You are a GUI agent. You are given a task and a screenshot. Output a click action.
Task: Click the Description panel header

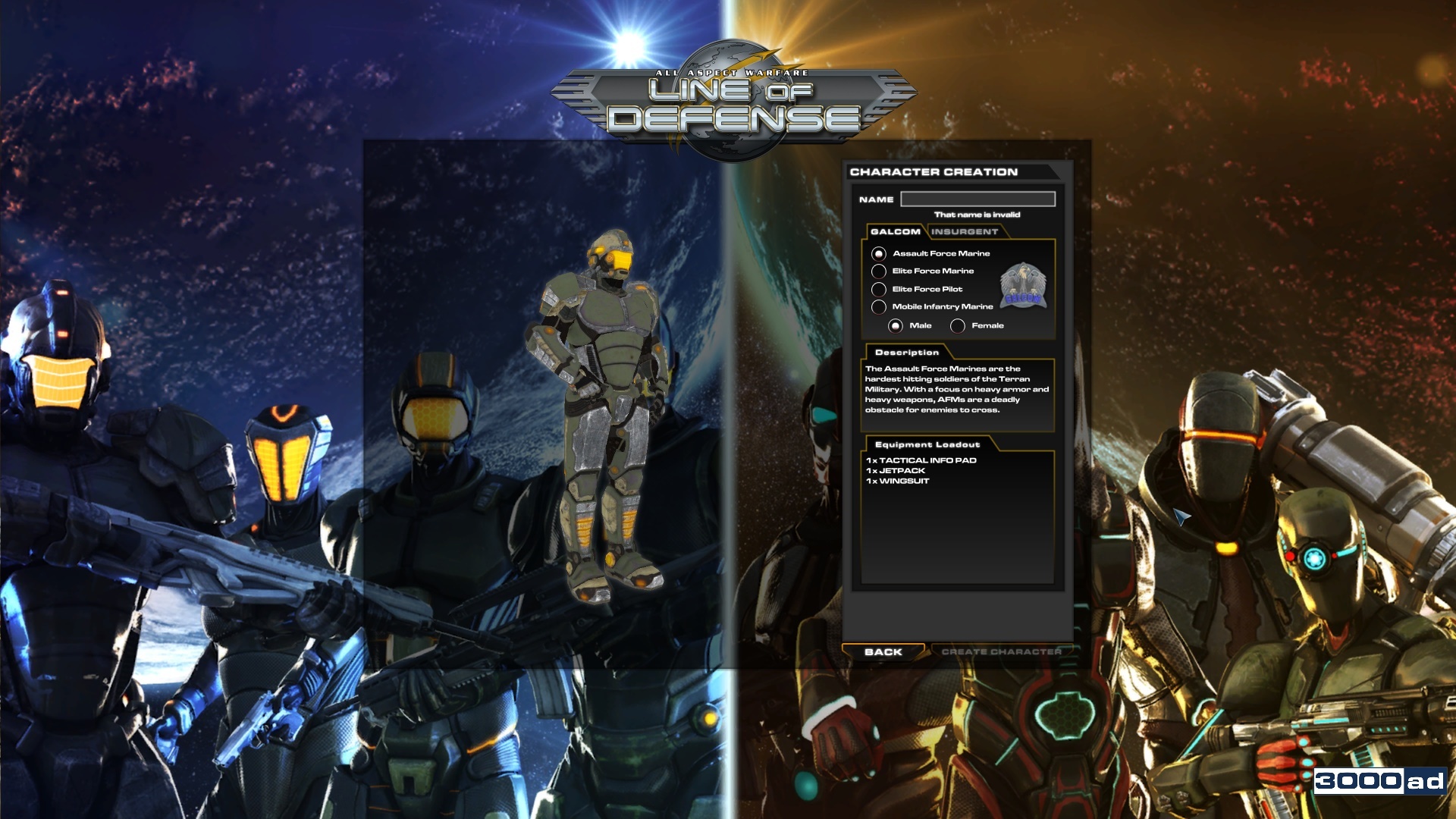906,352
